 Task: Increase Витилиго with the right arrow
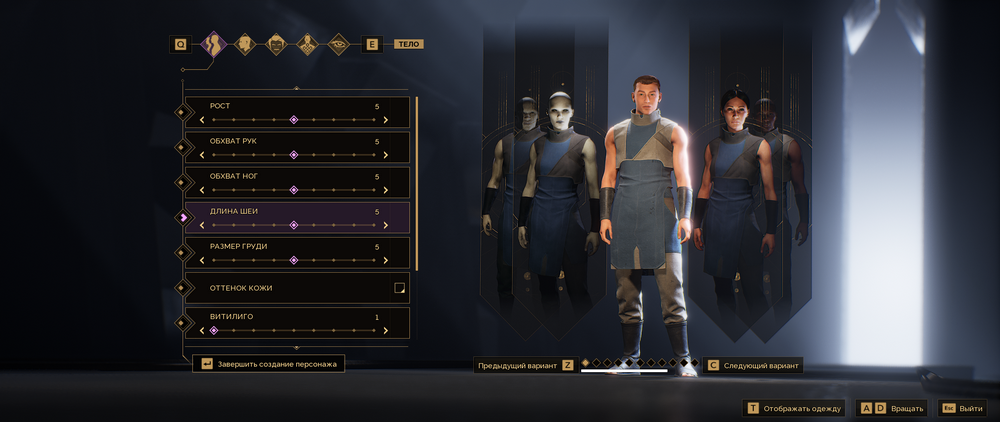click(386, 330)
